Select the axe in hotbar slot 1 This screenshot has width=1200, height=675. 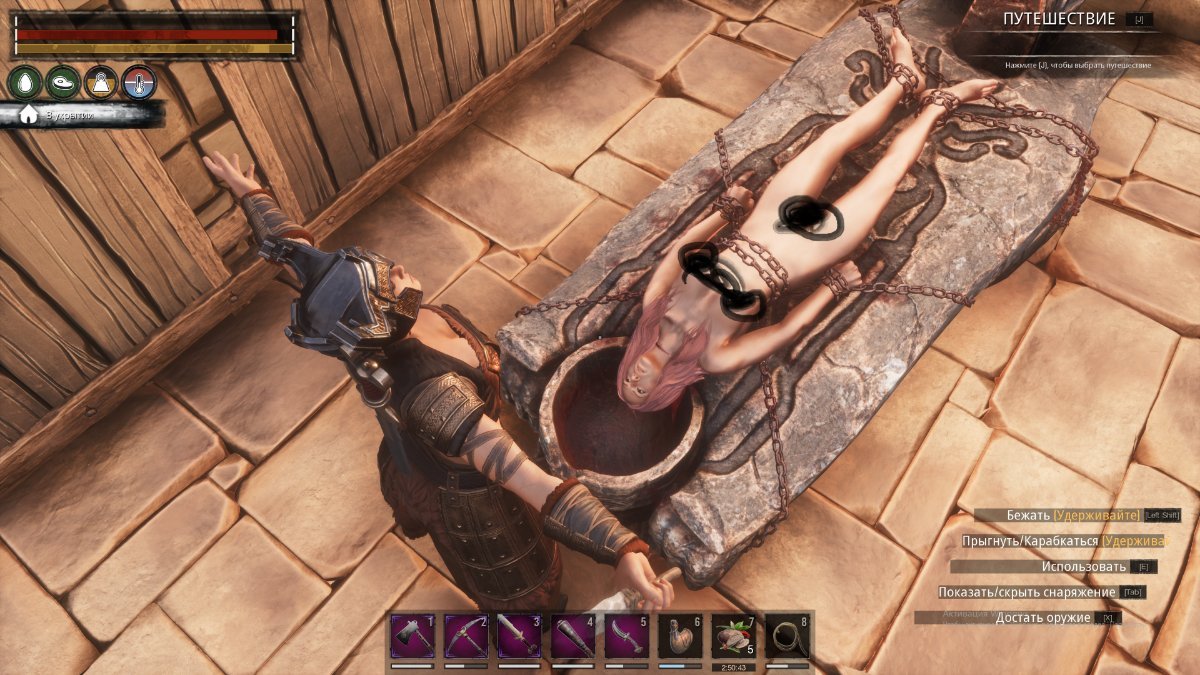412,636
